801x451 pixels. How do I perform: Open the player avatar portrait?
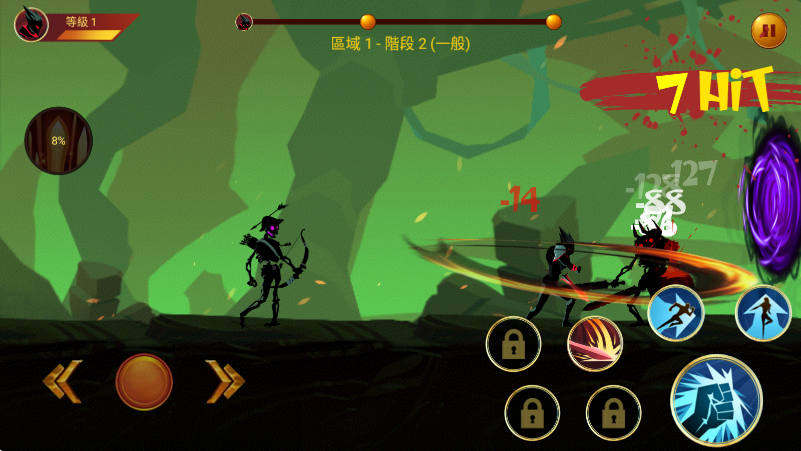click(31, 24)
